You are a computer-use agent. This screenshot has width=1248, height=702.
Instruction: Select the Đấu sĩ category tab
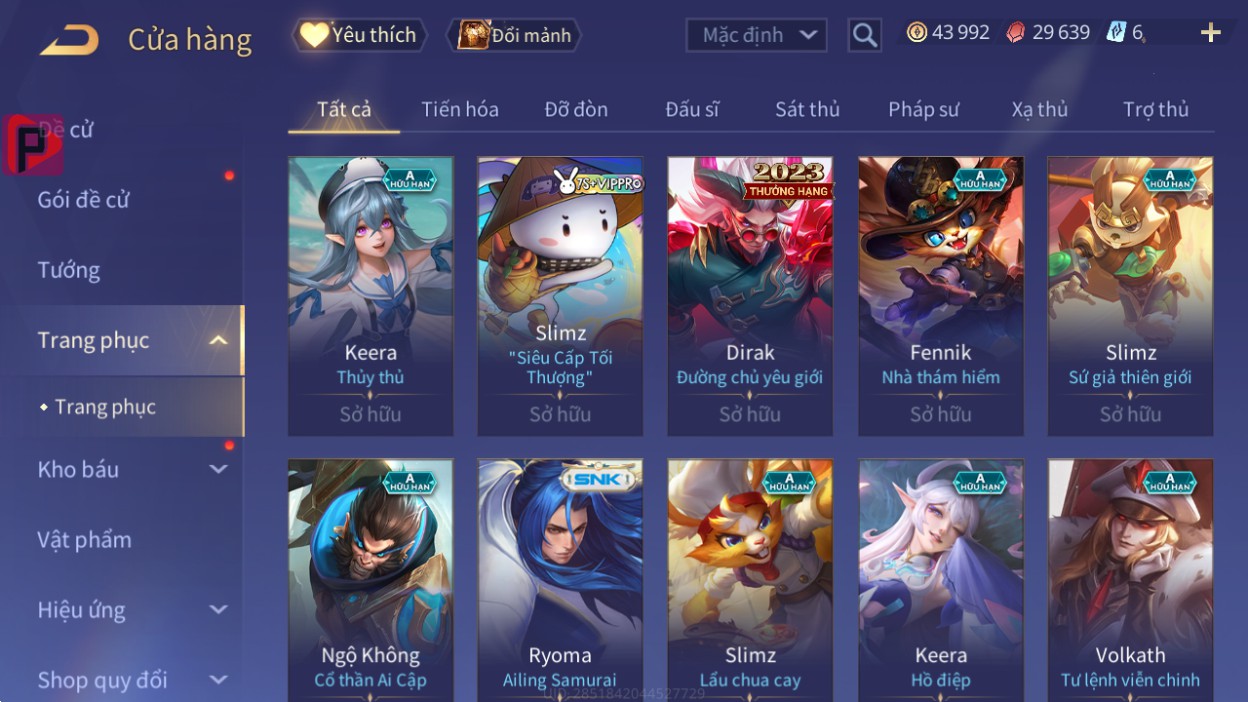coord(692,109)
